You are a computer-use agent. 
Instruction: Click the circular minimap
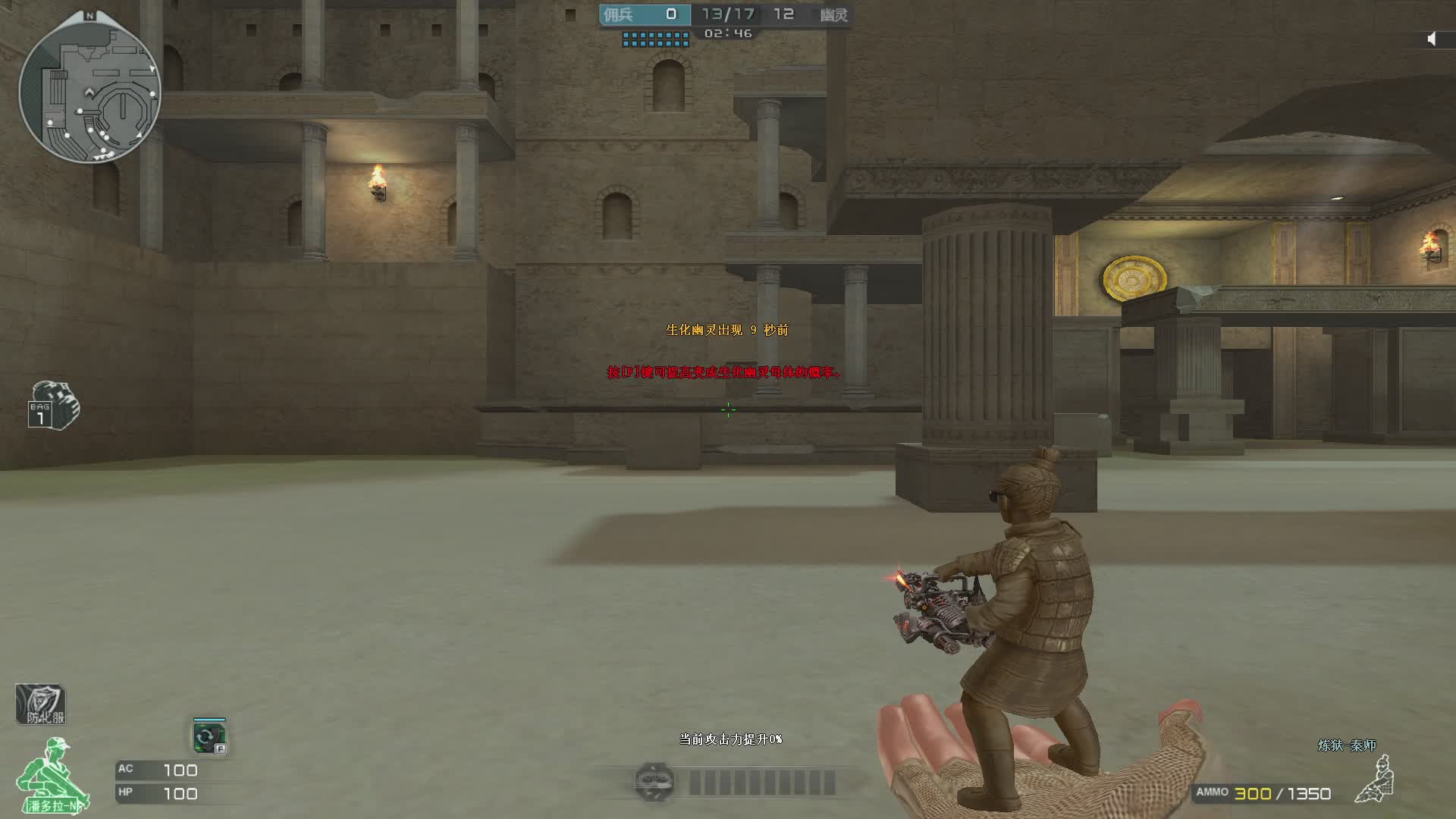click(89, 91)
